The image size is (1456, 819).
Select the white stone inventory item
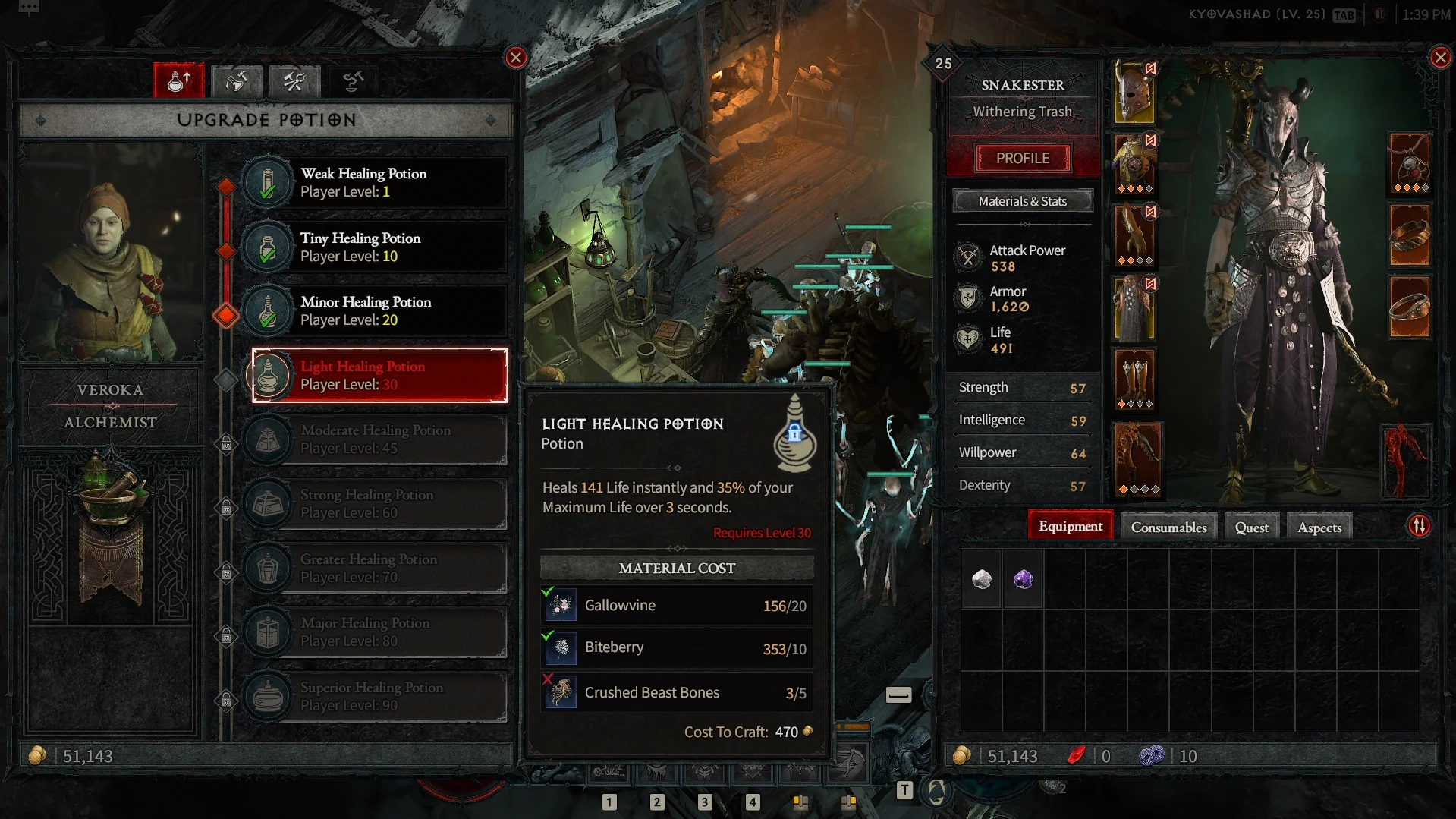pos(982,580)
